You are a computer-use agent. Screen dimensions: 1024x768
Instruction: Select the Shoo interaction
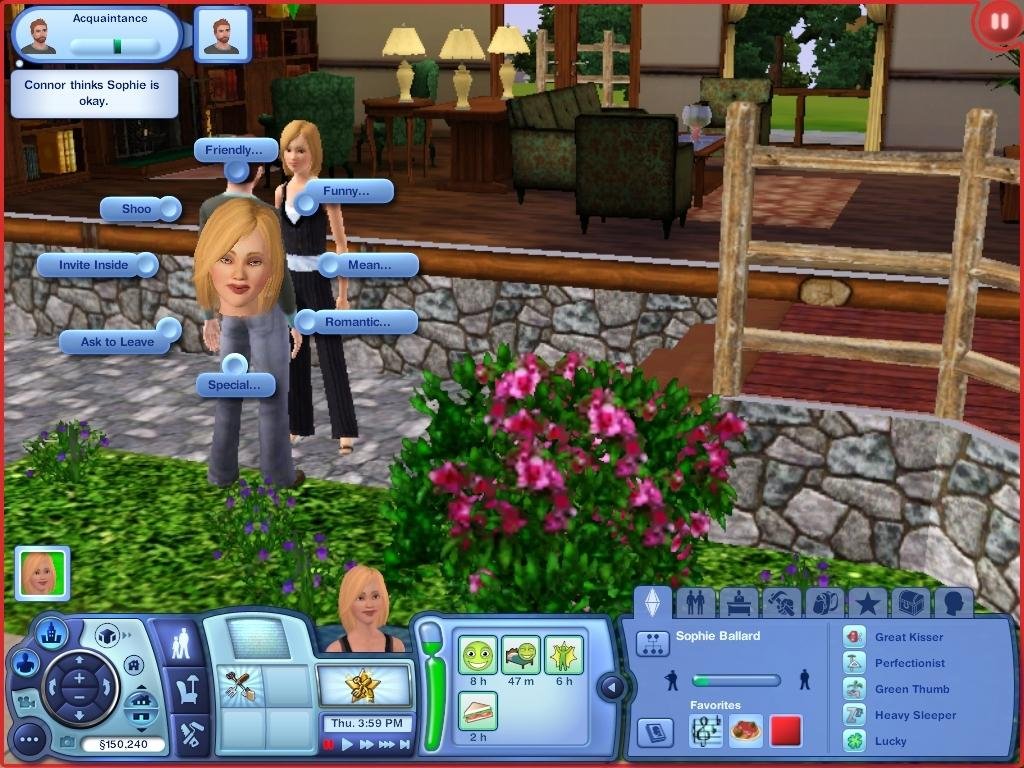tap(137, 209)
